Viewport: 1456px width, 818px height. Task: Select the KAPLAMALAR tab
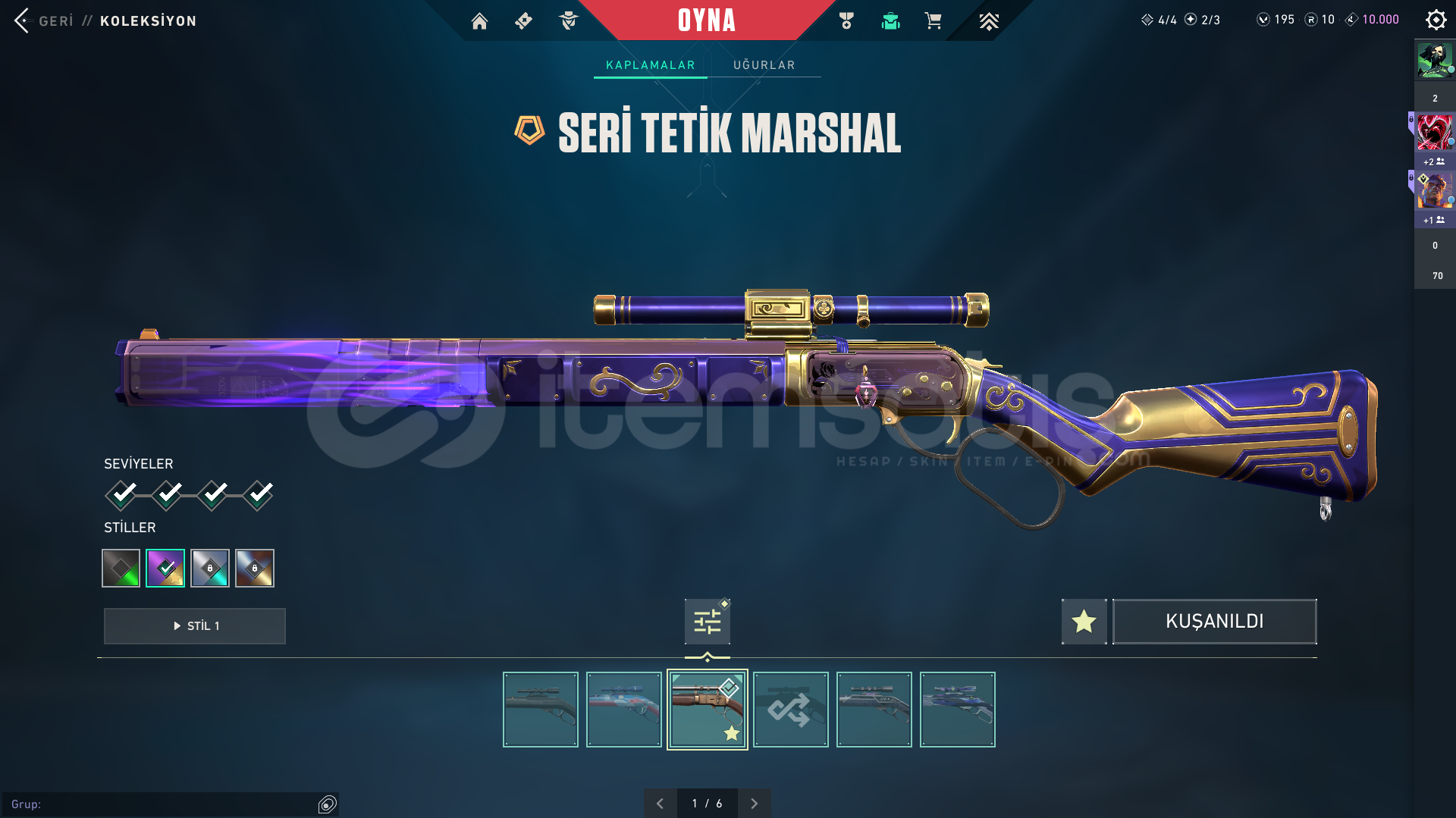coord(650,65)
